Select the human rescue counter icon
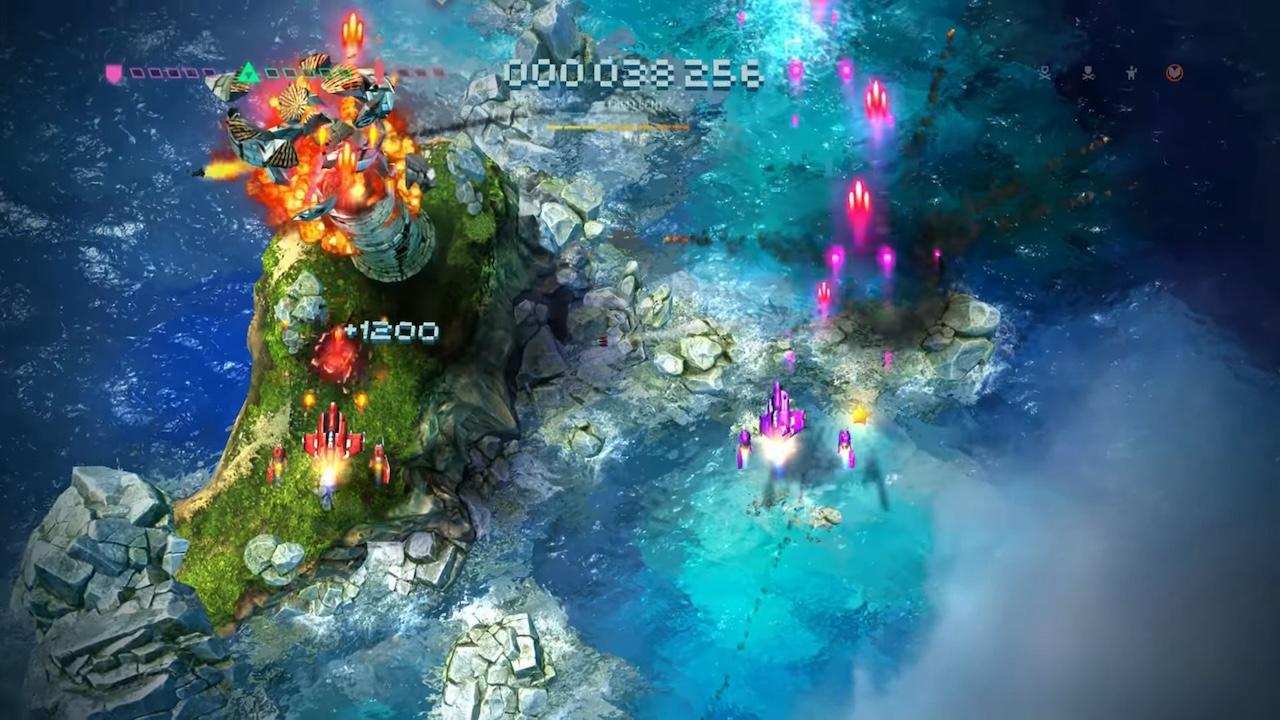1280x720 pixels. (1132, 73)
